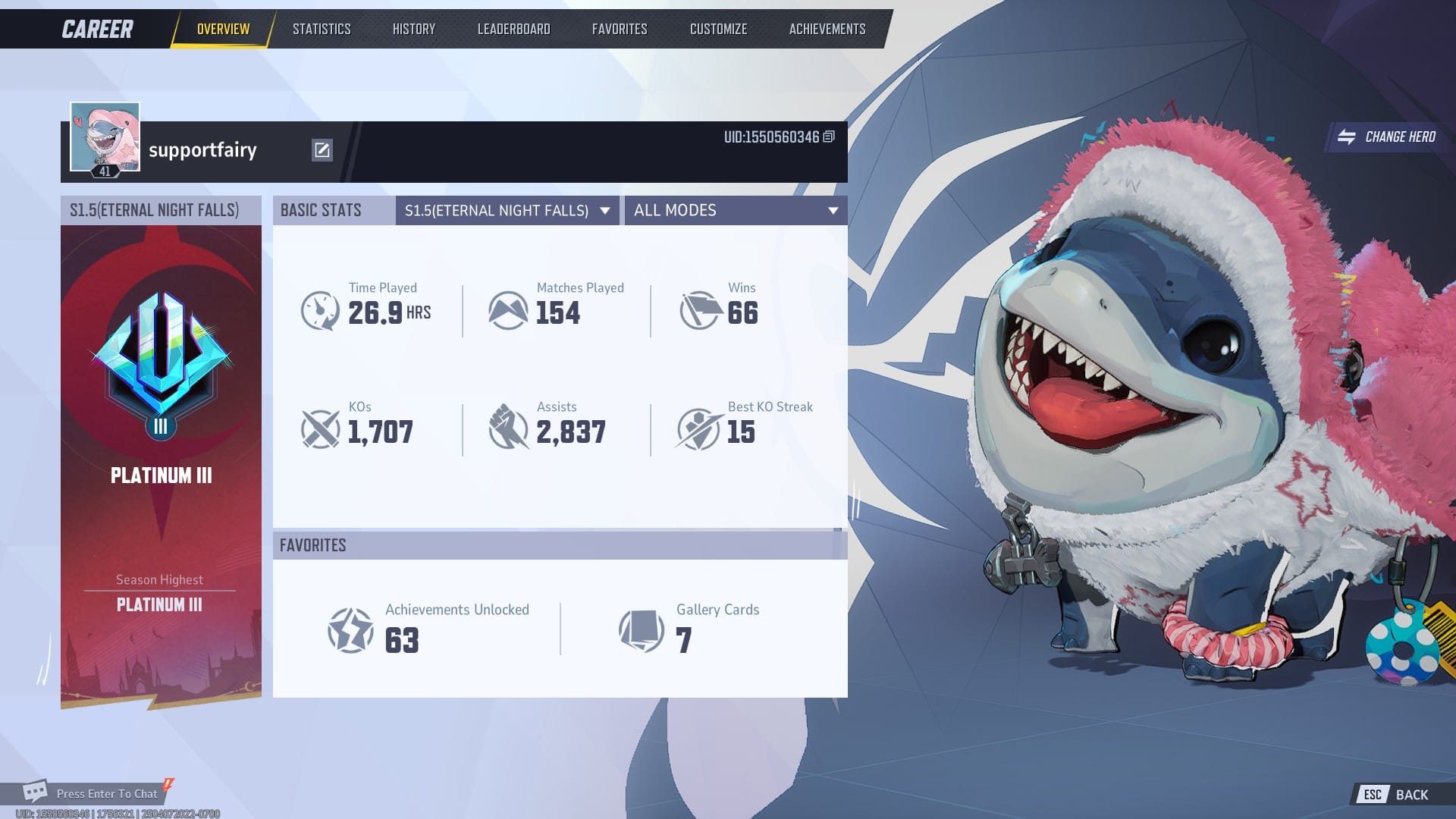Screen dimensions: 1456x819
Task: Click the KOs crossed-swords icon
Action: (321, 428)
